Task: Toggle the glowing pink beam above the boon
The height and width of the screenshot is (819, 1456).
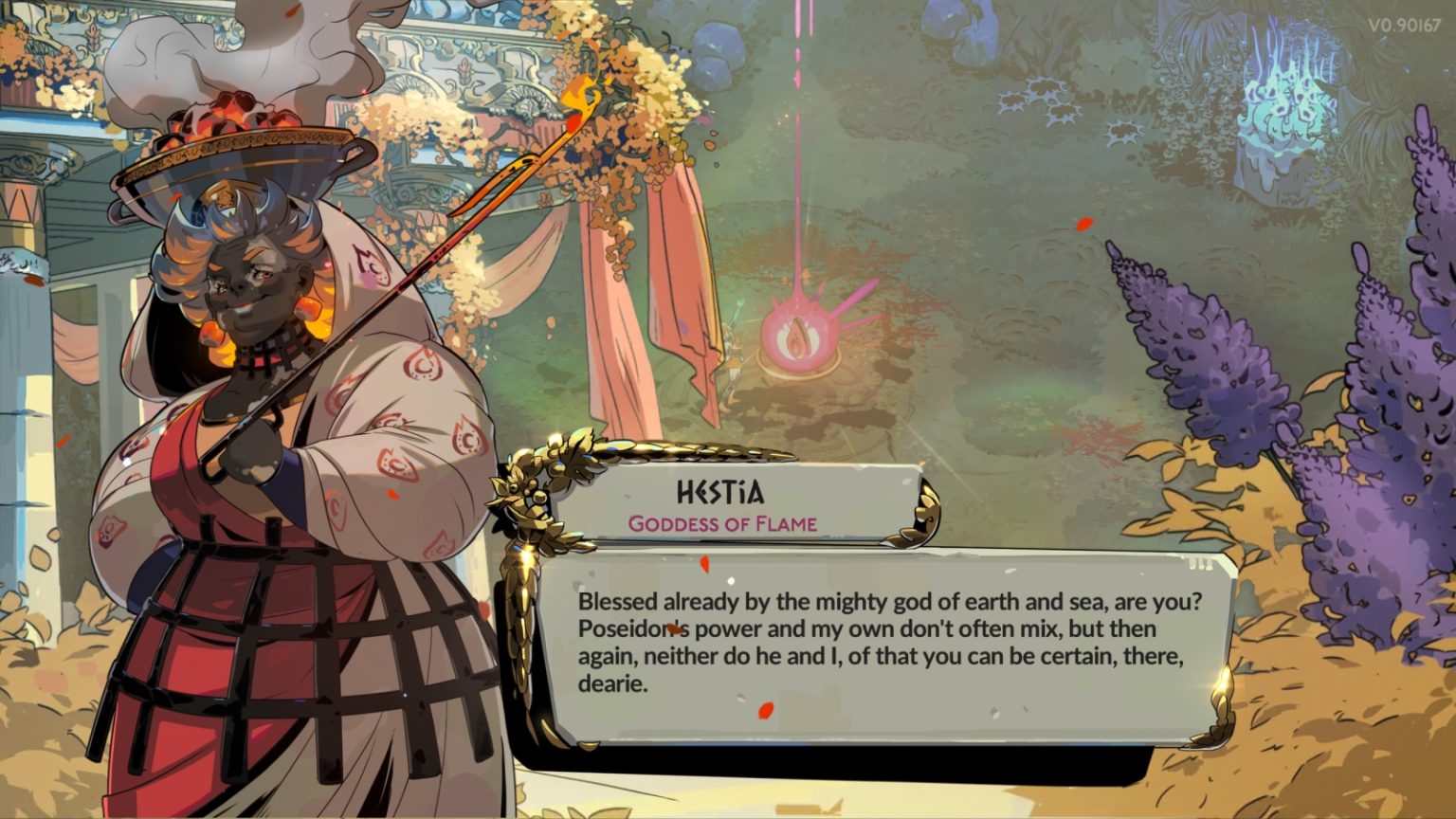Action: point(796,190)
